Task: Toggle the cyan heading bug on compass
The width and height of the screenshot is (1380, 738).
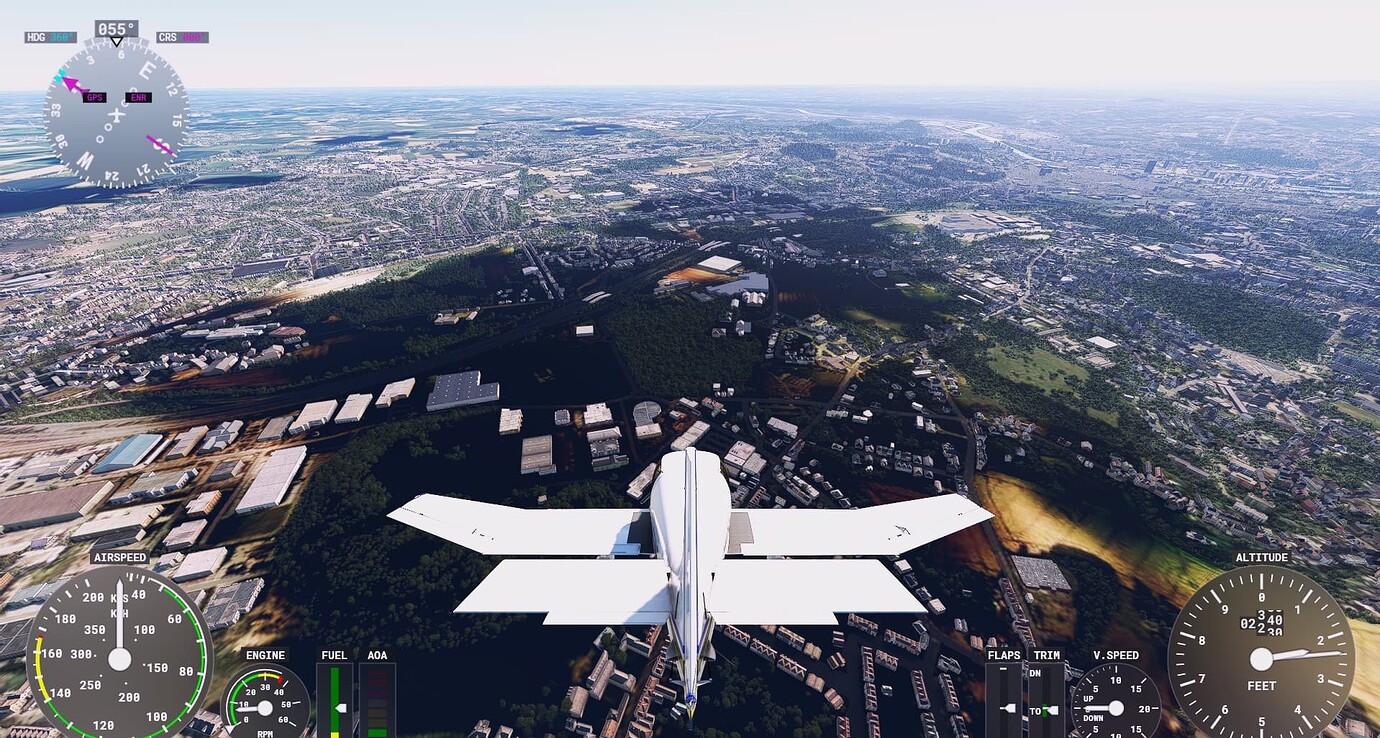Action: click(60, 74)
